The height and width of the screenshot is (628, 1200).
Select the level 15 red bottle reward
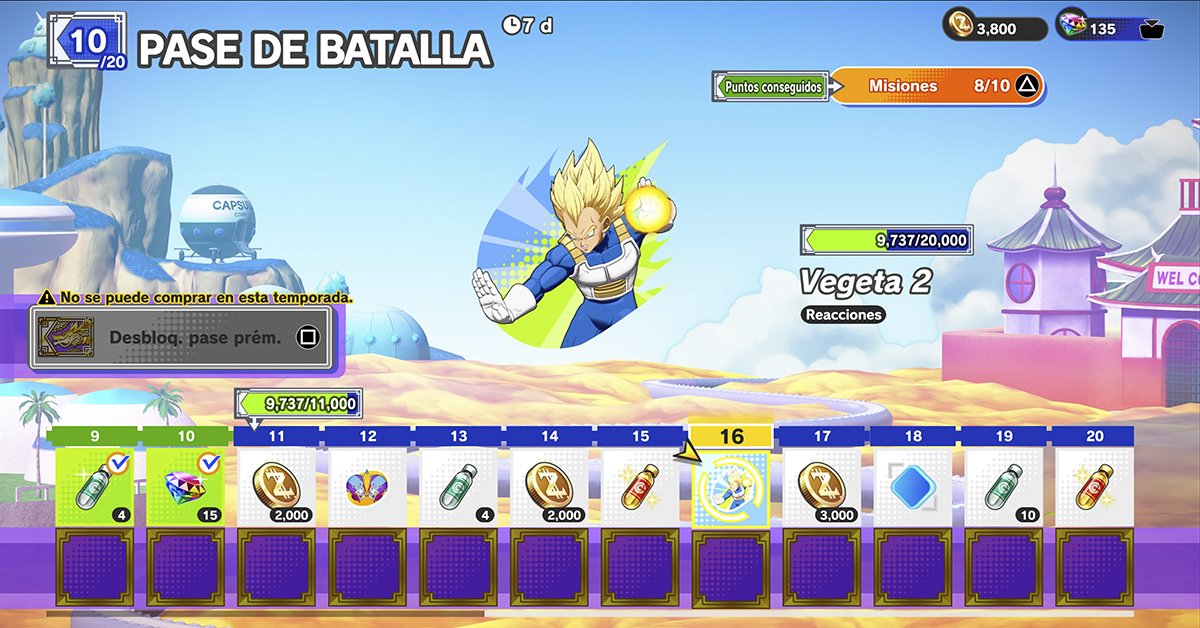640,487
